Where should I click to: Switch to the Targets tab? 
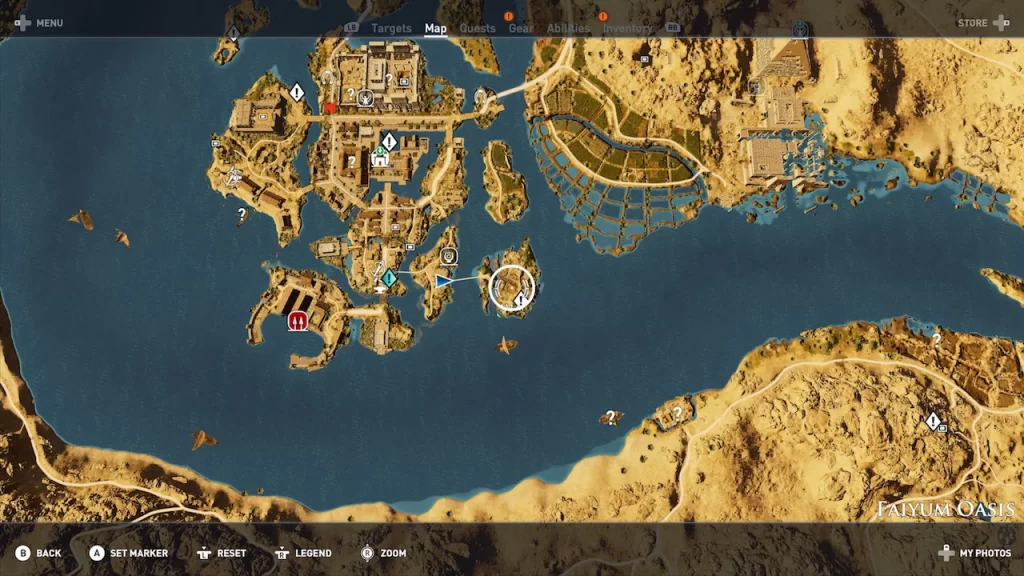(391, 28)
